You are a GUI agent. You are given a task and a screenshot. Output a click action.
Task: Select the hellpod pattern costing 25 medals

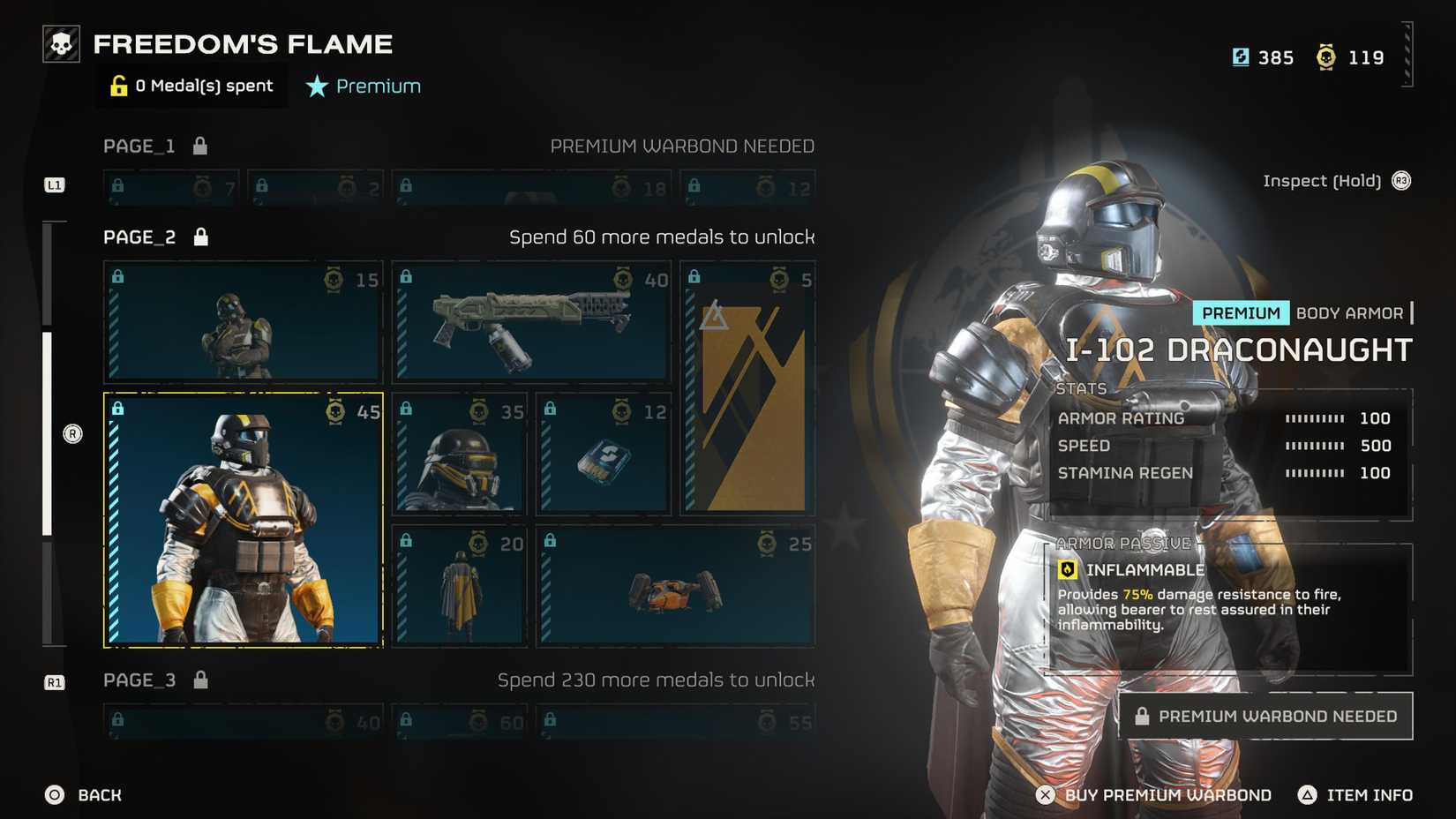coord(675,585)
